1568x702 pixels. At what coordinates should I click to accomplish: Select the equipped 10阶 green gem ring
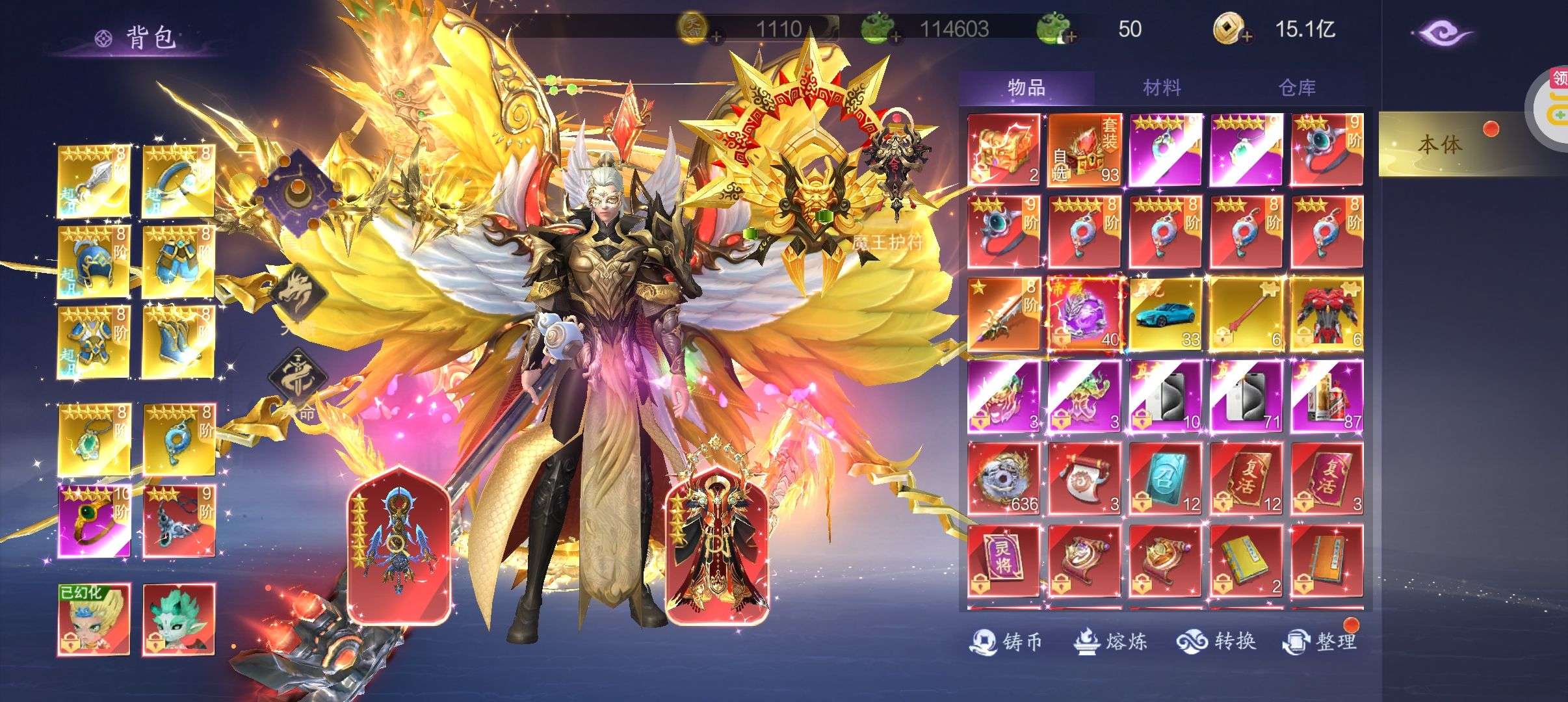click(94, 521)
